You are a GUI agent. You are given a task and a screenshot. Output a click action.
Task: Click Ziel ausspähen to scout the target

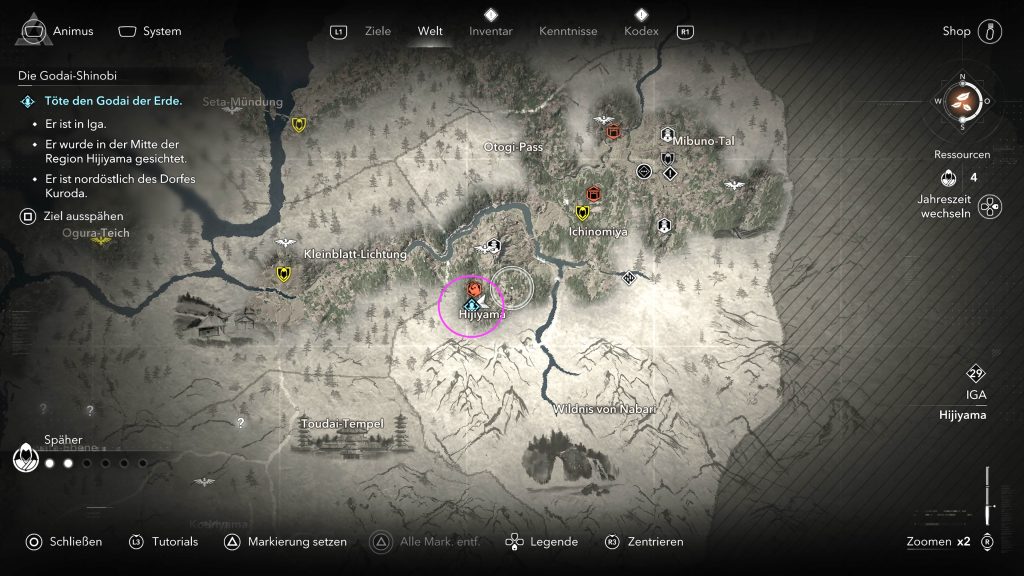(x=70, y=216)
